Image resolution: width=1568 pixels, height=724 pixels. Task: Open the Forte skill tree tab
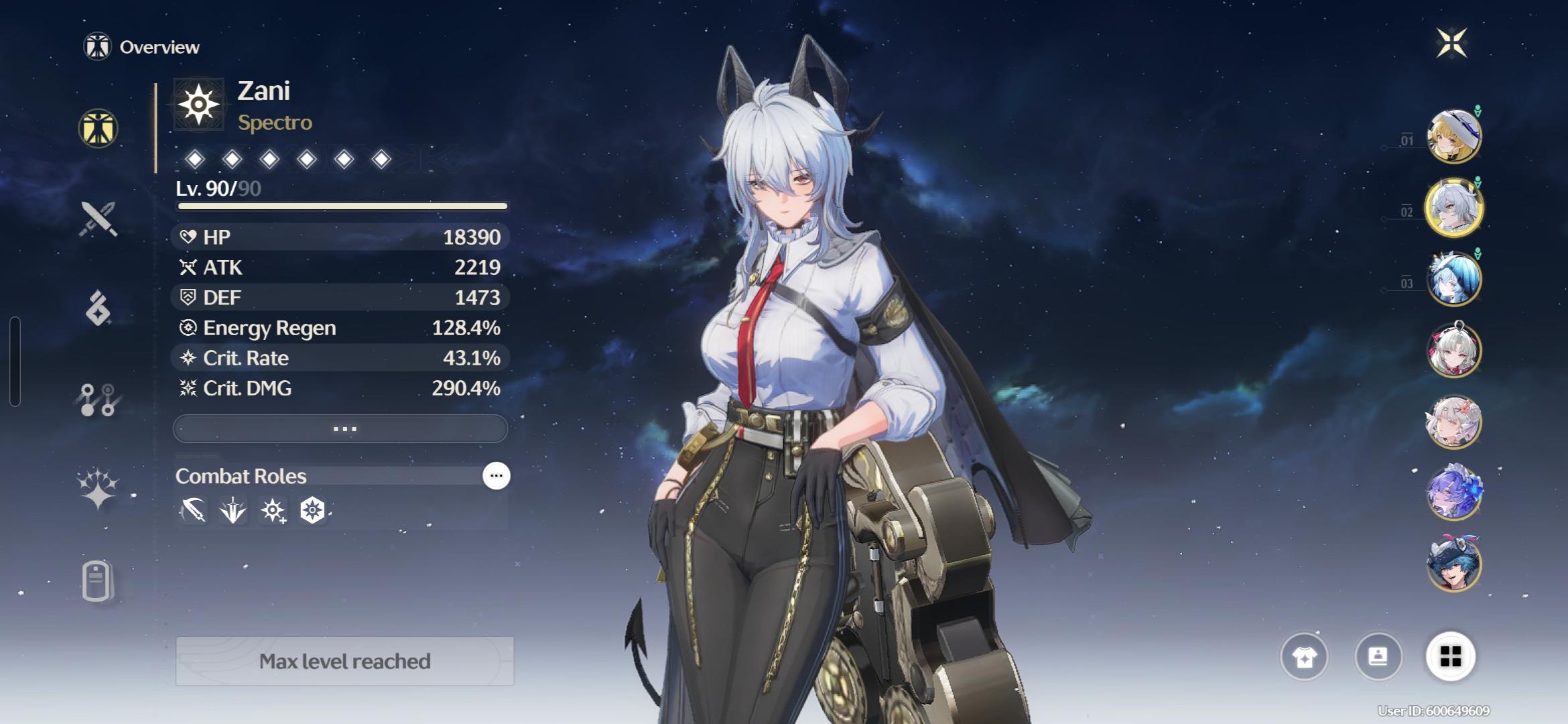click(x=99, y=400)
